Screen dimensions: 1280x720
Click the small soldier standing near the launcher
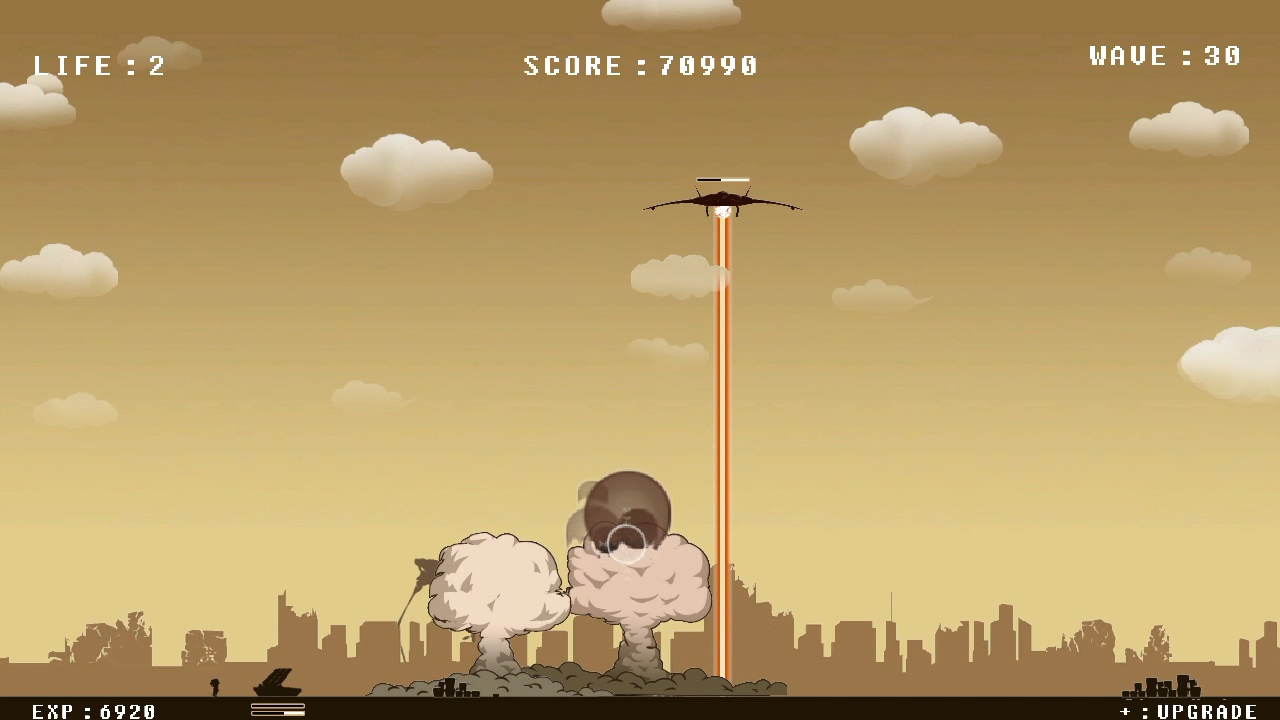(214, 689)
